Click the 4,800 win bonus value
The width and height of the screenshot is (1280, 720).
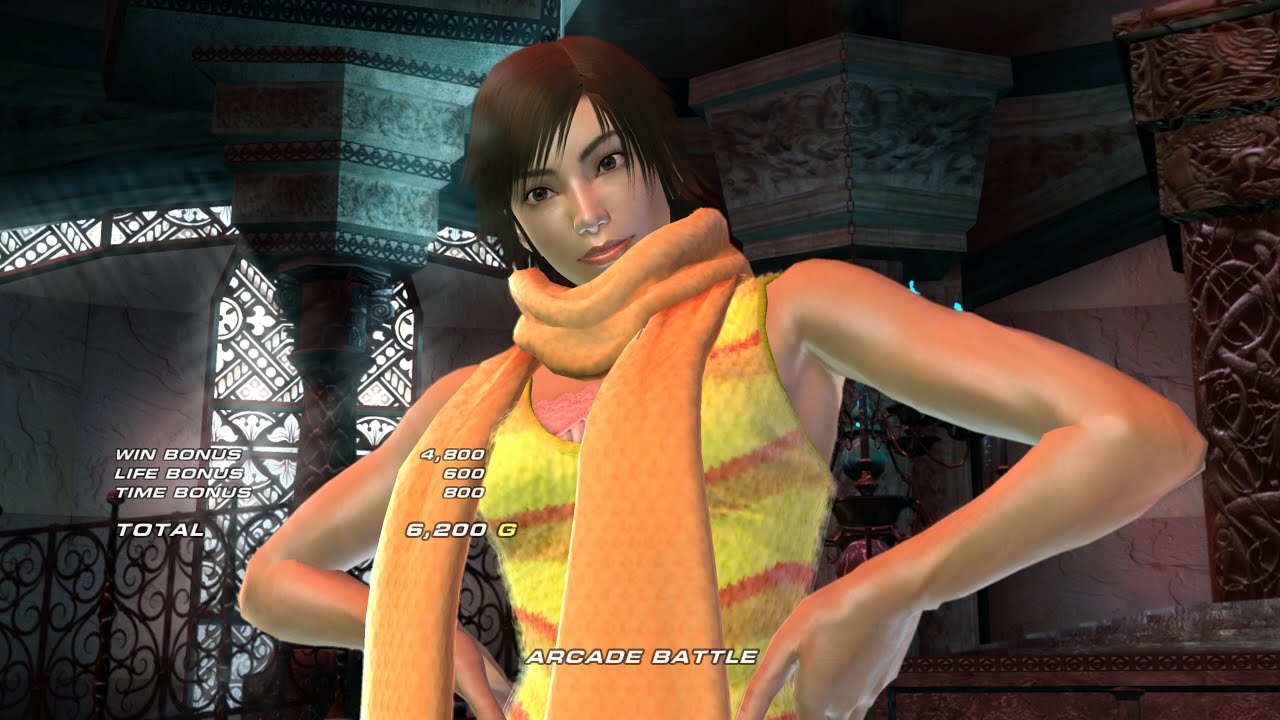(452, 453)
